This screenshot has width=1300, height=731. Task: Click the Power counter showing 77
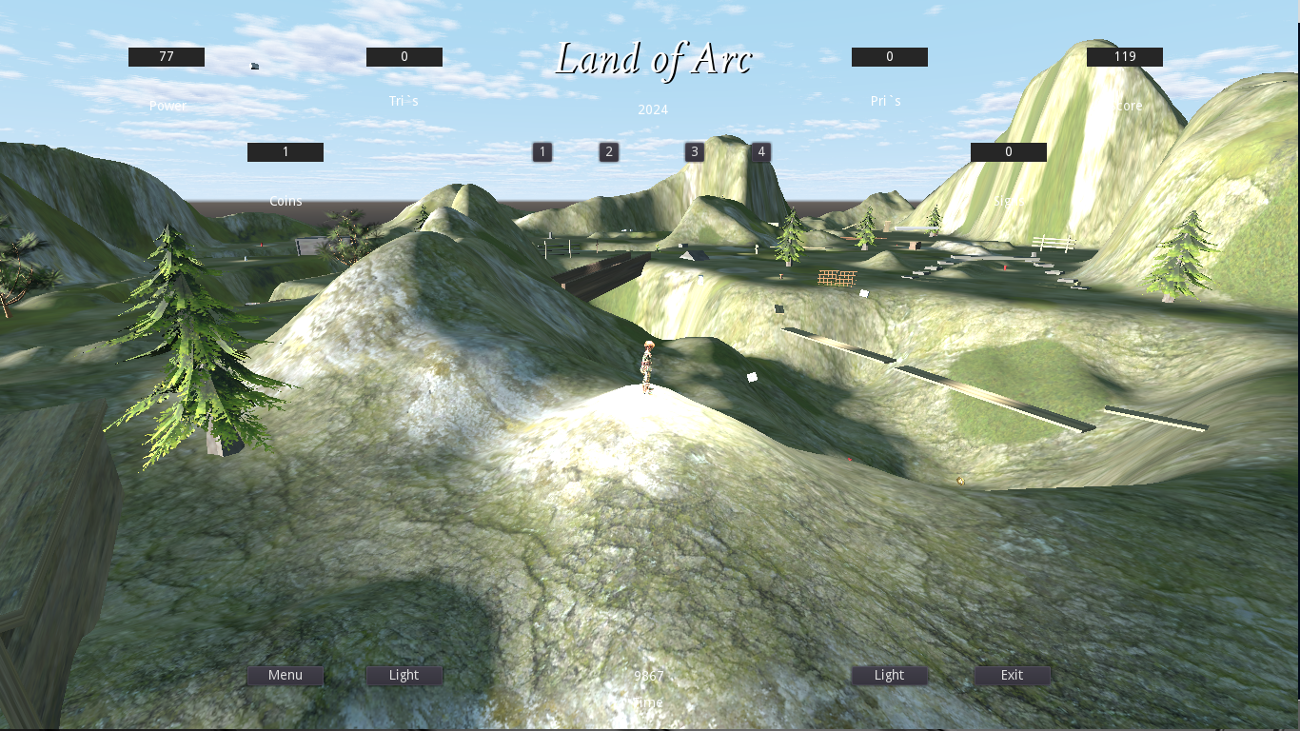[x=165, y=56]
